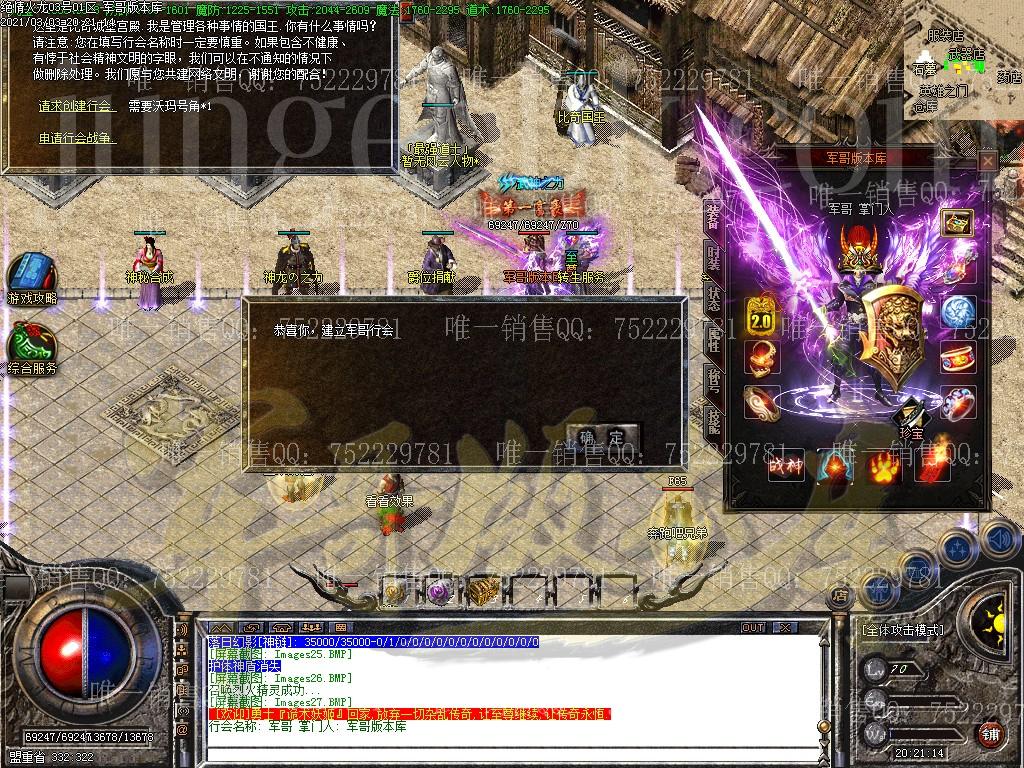1024x768 pixels.
Task: Confirm the guild creation dialog with 确定
Action: [x=603, y=437]
